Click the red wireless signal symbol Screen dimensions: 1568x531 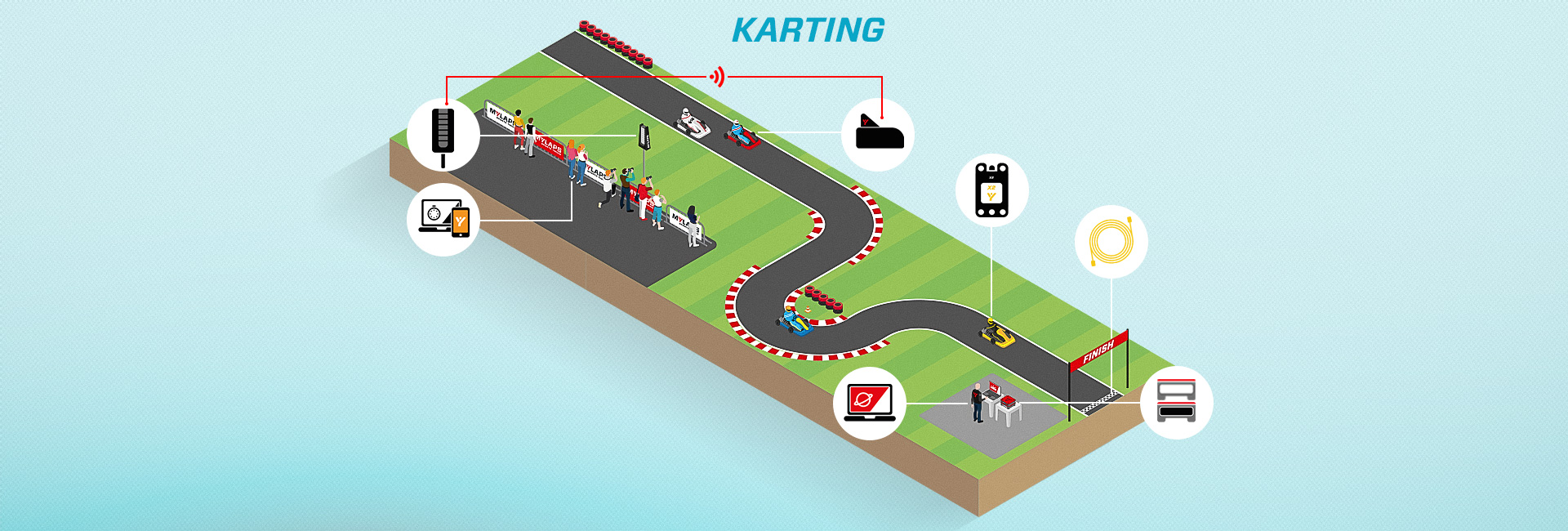pyautogui.click(x=717, y=77)
